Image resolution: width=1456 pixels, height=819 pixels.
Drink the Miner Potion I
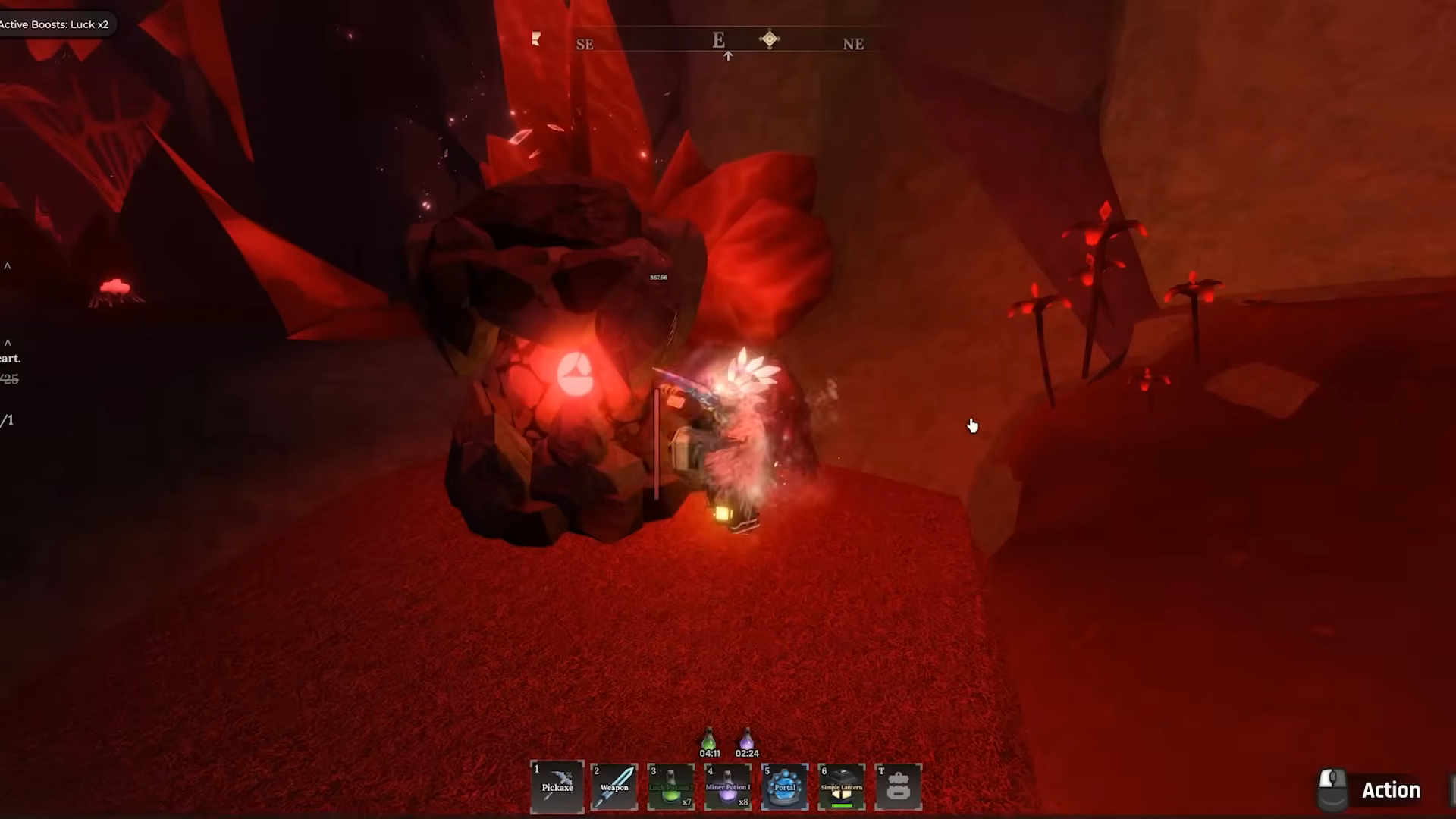(x=727, y=786)
